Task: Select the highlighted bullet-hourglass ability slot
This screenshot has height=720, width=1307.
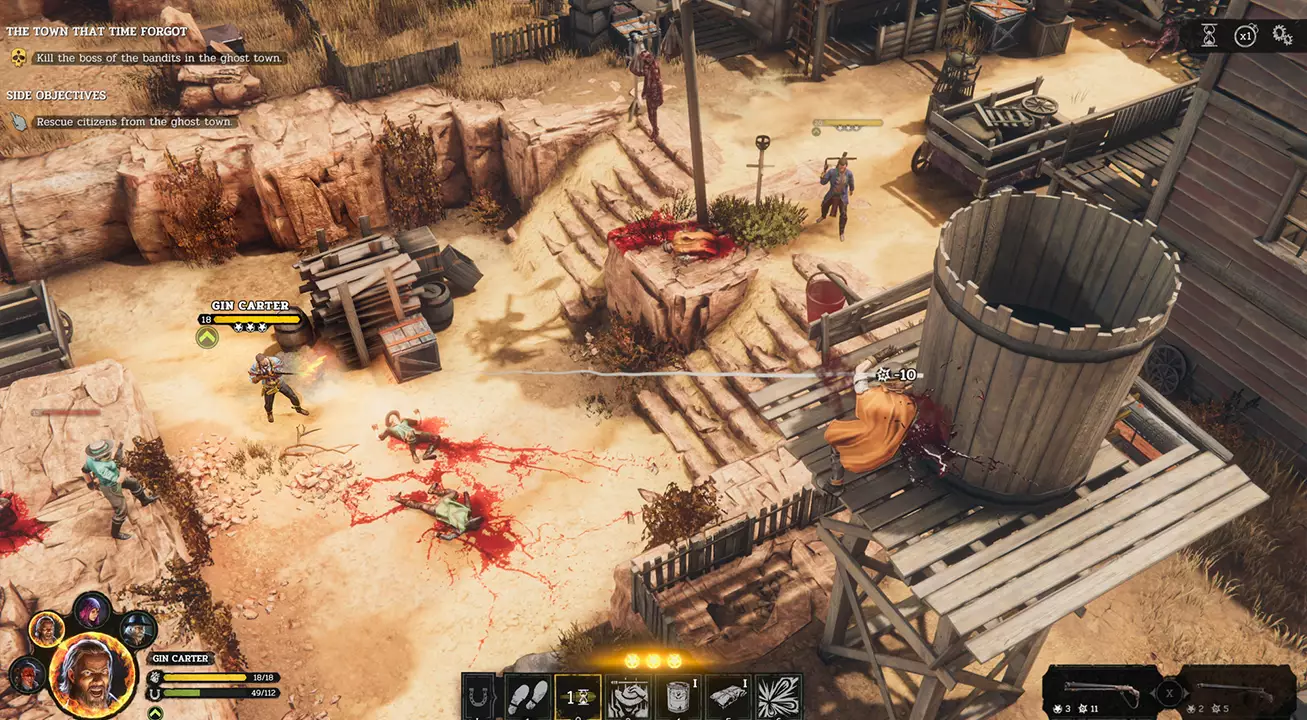Action: (577, 696)
